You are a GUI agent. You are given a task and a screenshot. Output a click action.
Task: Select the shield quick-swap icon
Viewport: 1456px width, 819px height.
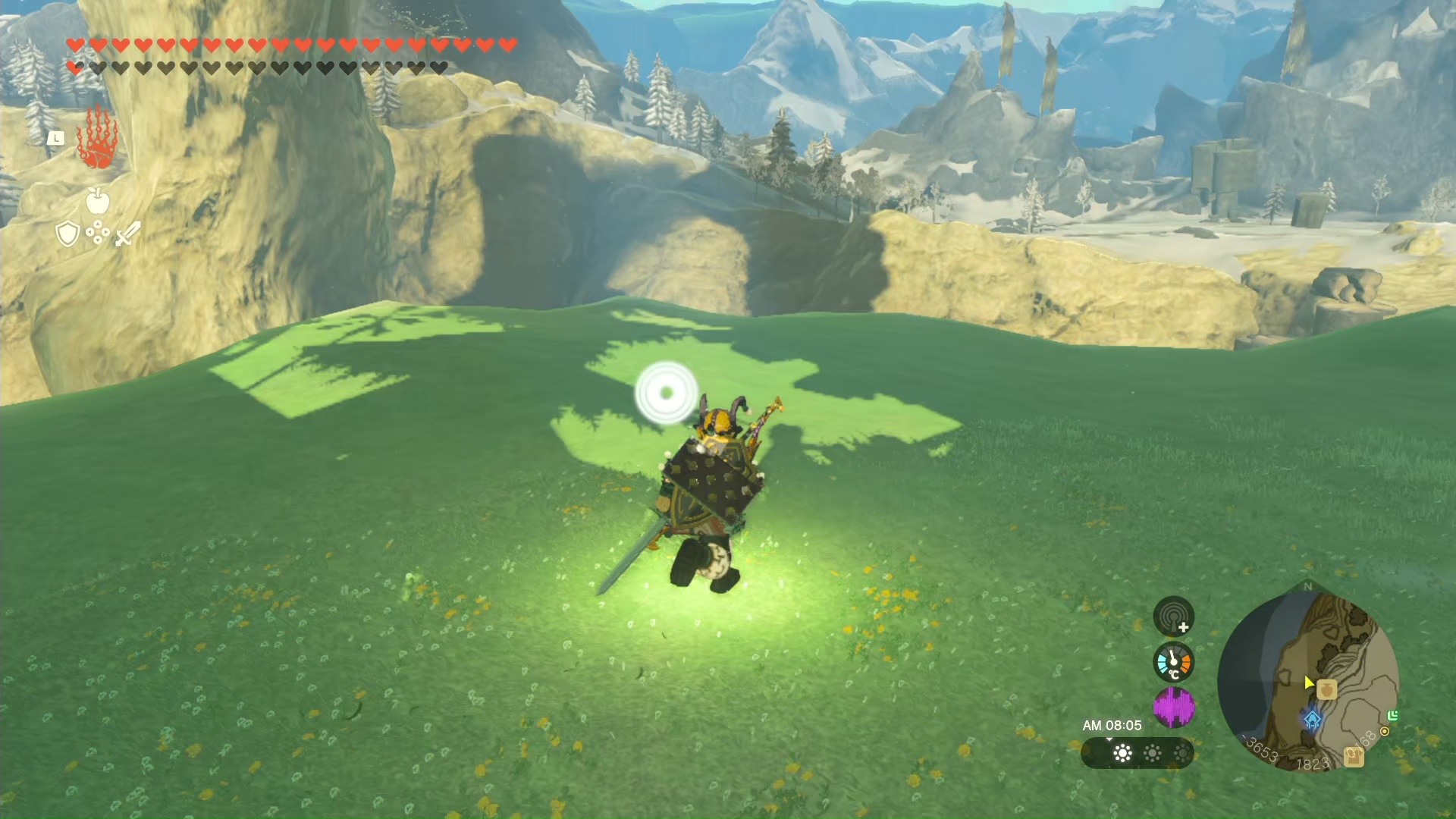coord(67,234)
